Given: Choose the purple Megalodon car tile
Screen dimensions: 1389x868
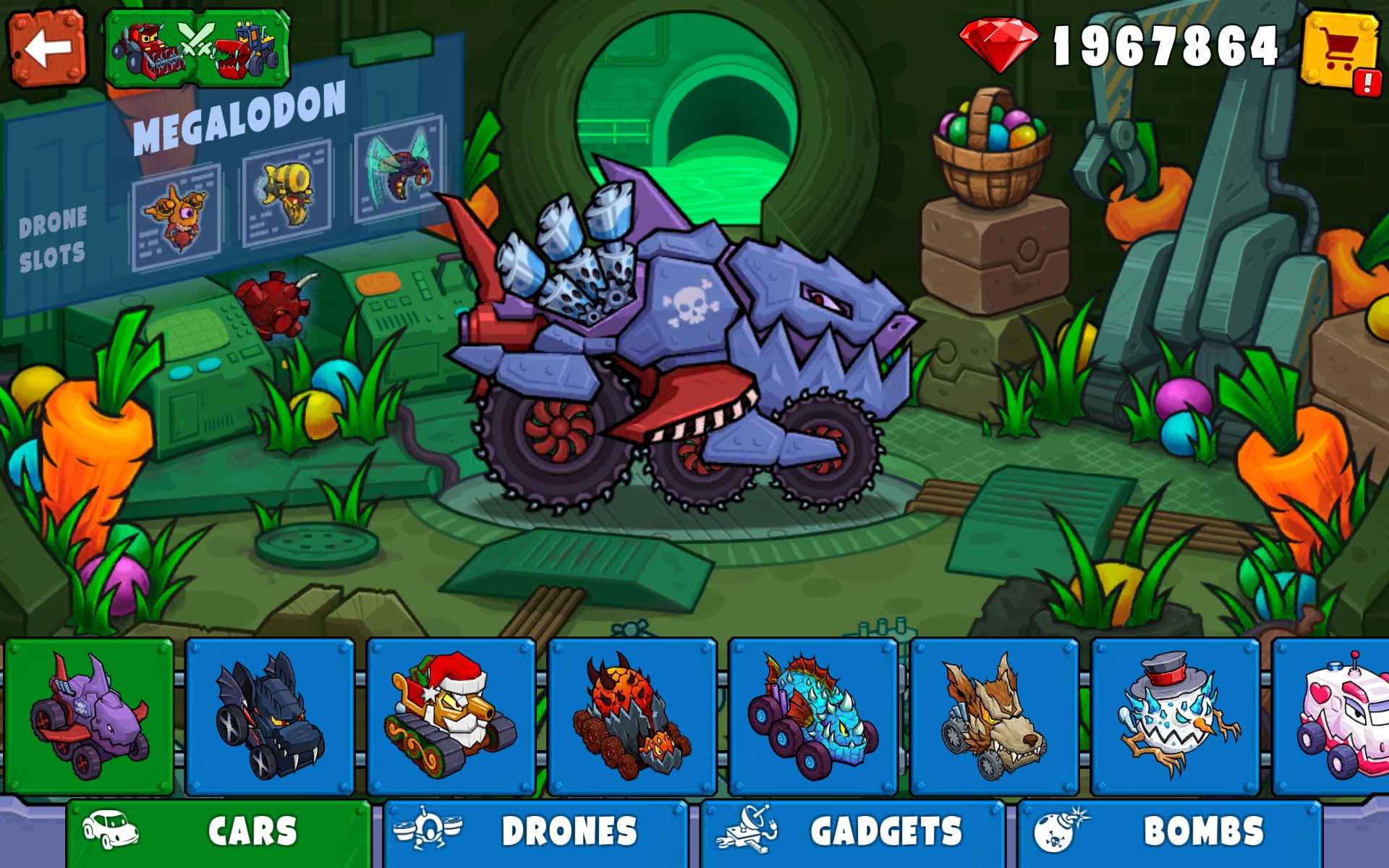Looking at the screenshot, I should 89,716.
